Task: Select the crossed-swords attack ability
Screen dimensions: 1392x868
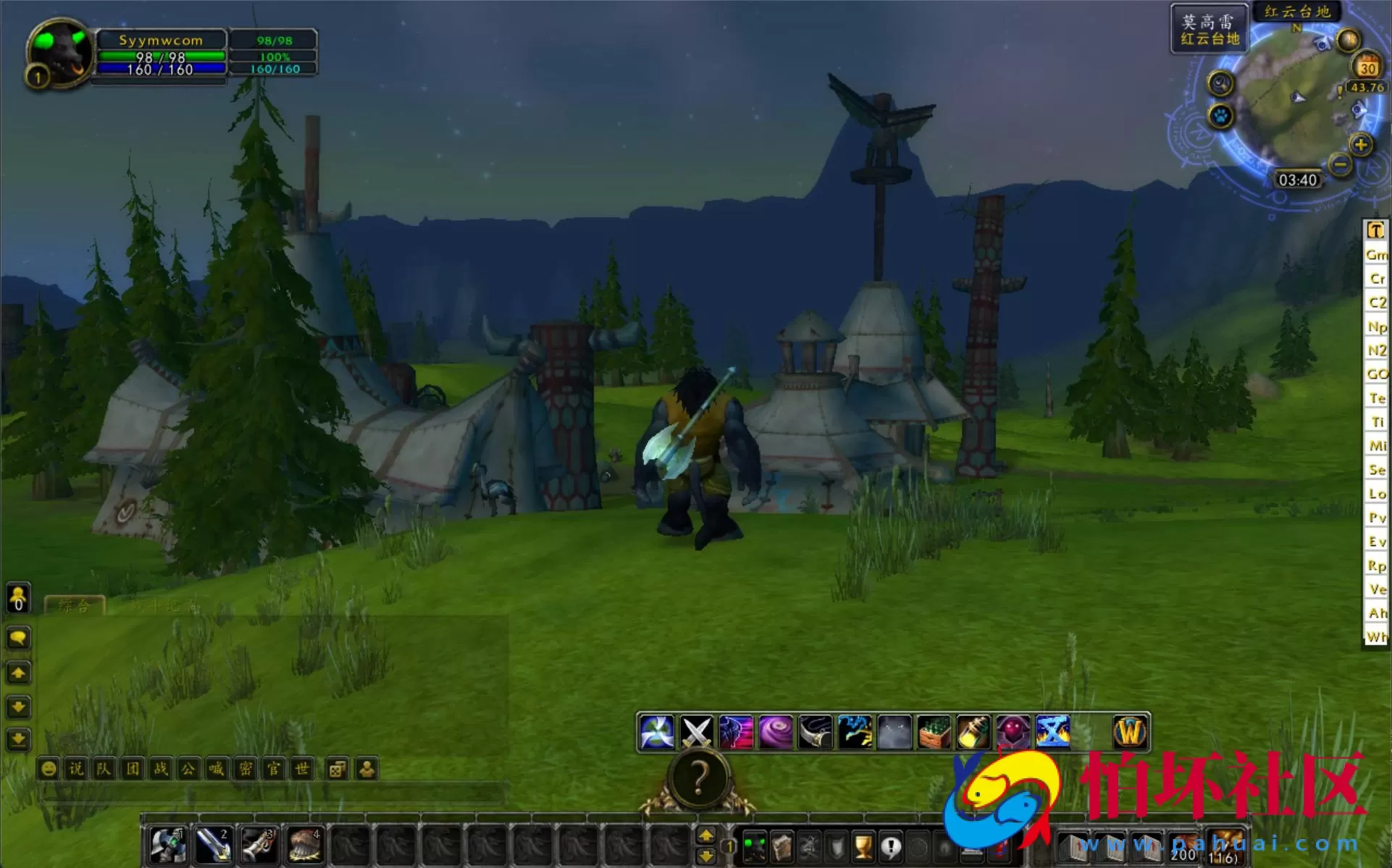Action: pyautogui.click(x=697, y=731)
